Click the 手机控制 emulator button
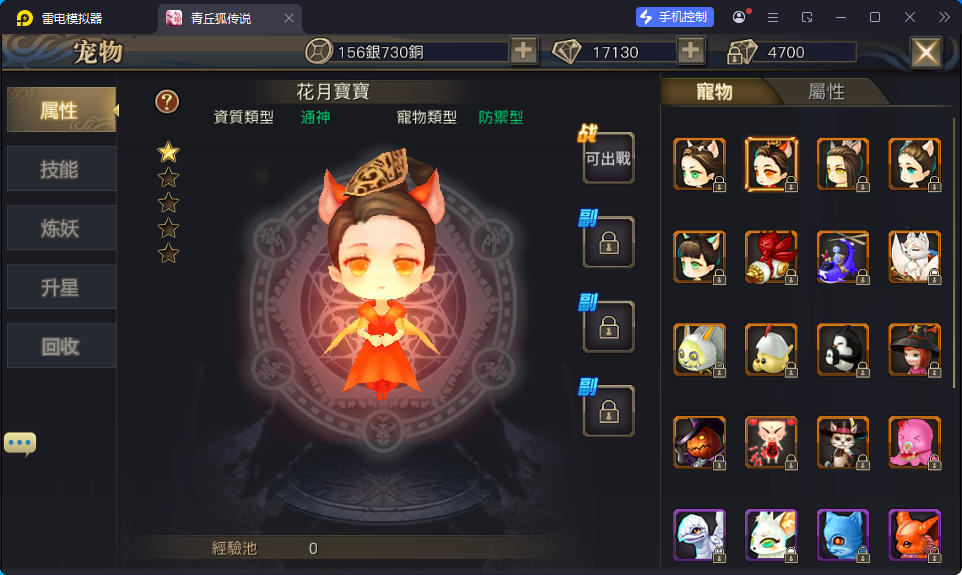 pyautogui.click(x=675, y=17)
